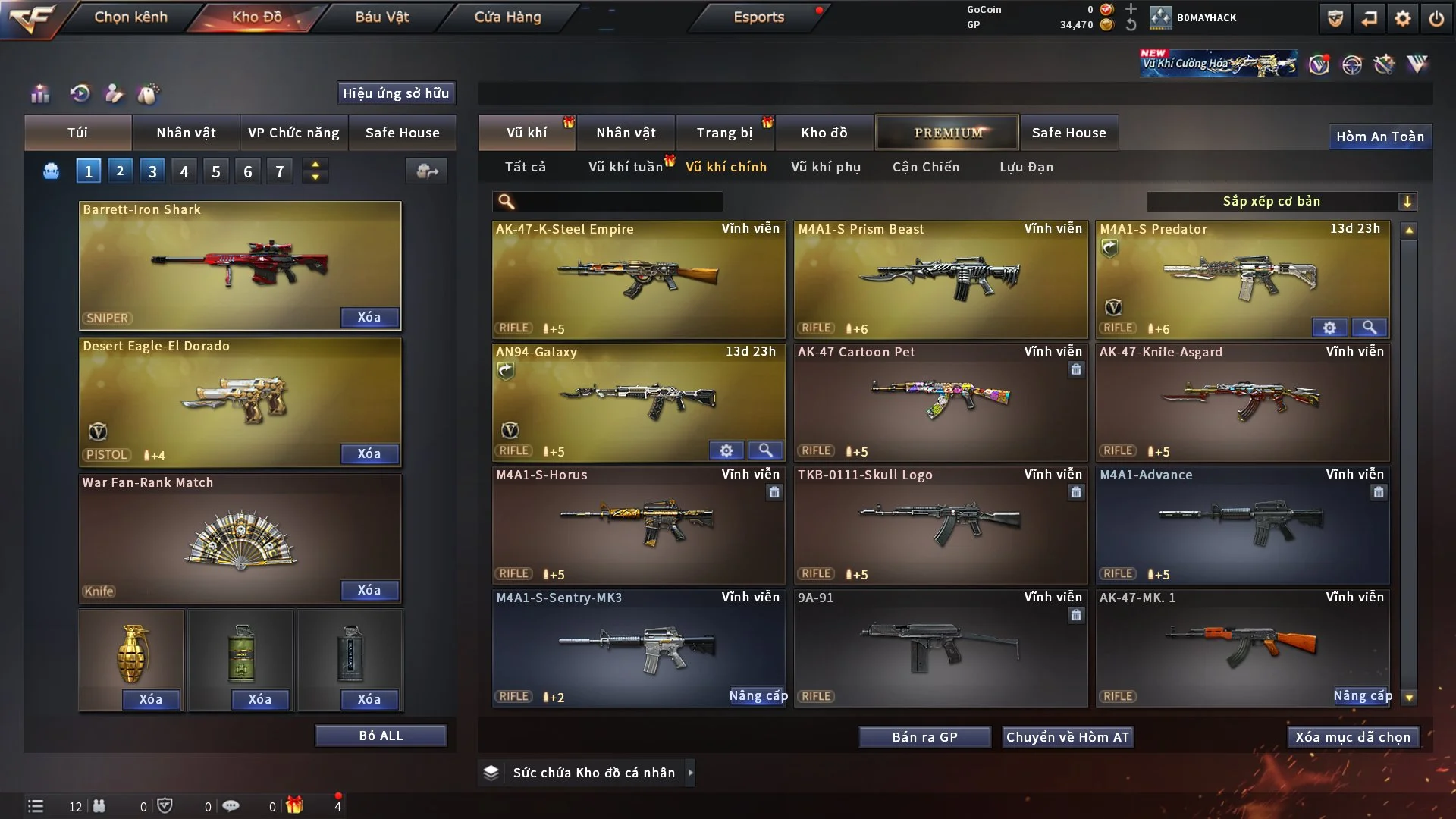Switch to bag slot 3
This screenshot has height=819, width=1456.
click(x=152, y=171)
